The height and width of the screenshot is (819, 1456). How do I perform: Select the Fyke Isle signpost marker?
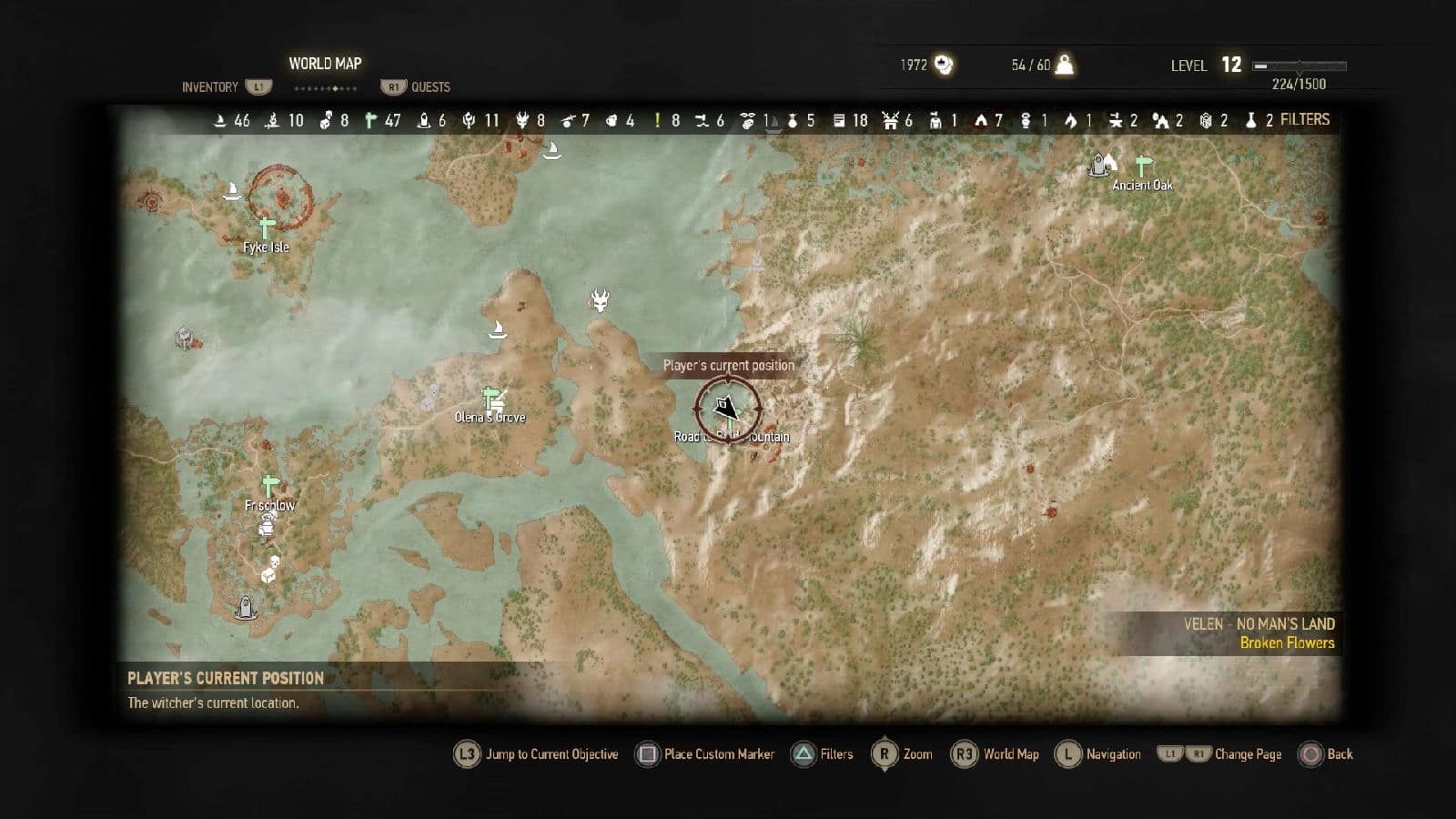(266, 227)
